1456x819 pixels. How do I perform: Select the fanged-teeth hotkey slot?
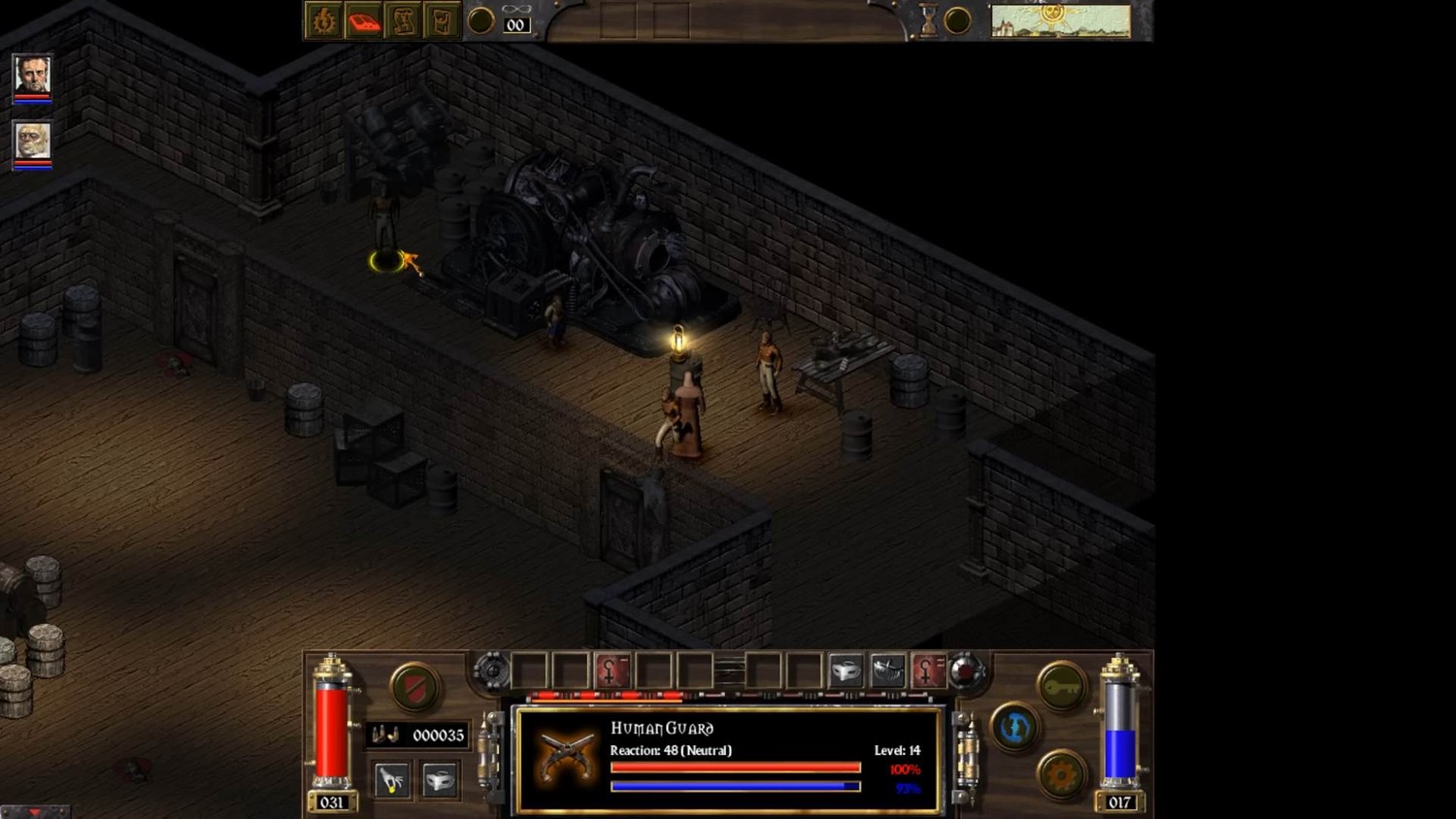click(x=887, y=671)
